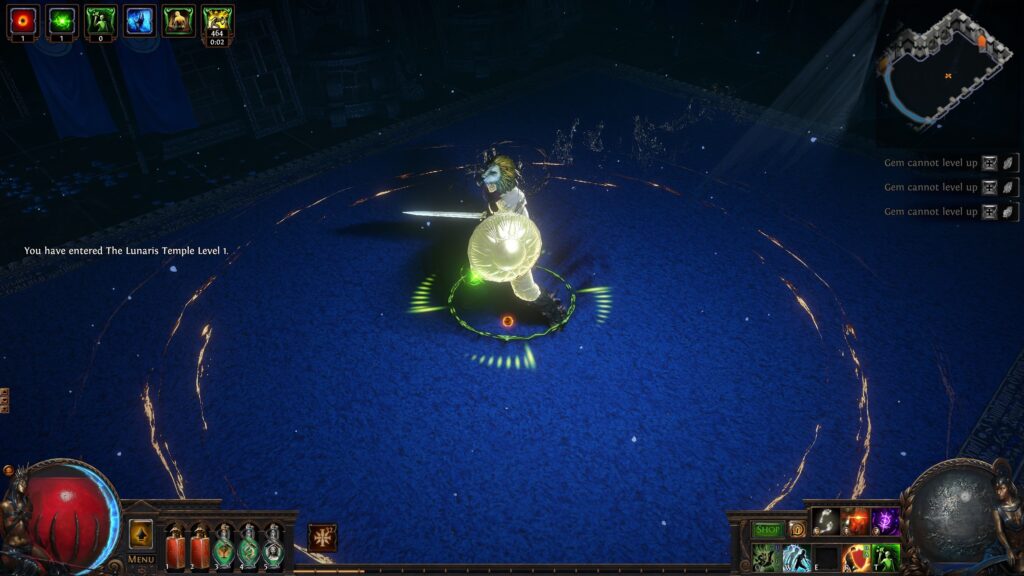Screen dimensions: 1024x576
Task: Select the footprints movement skill icon
Action: tap(825, 521)
